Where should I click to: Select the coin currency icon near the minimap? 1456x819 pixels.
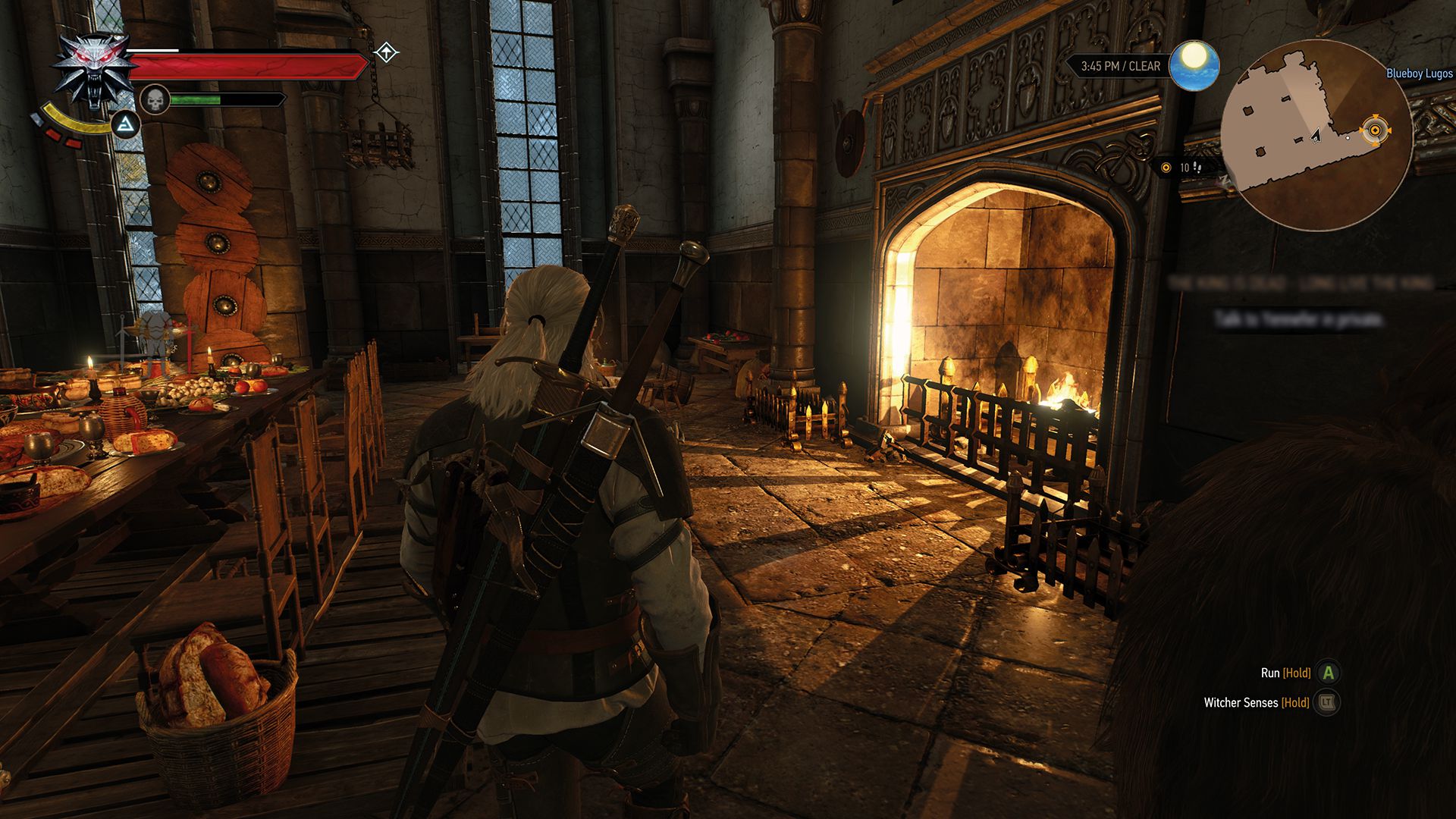1166,167
